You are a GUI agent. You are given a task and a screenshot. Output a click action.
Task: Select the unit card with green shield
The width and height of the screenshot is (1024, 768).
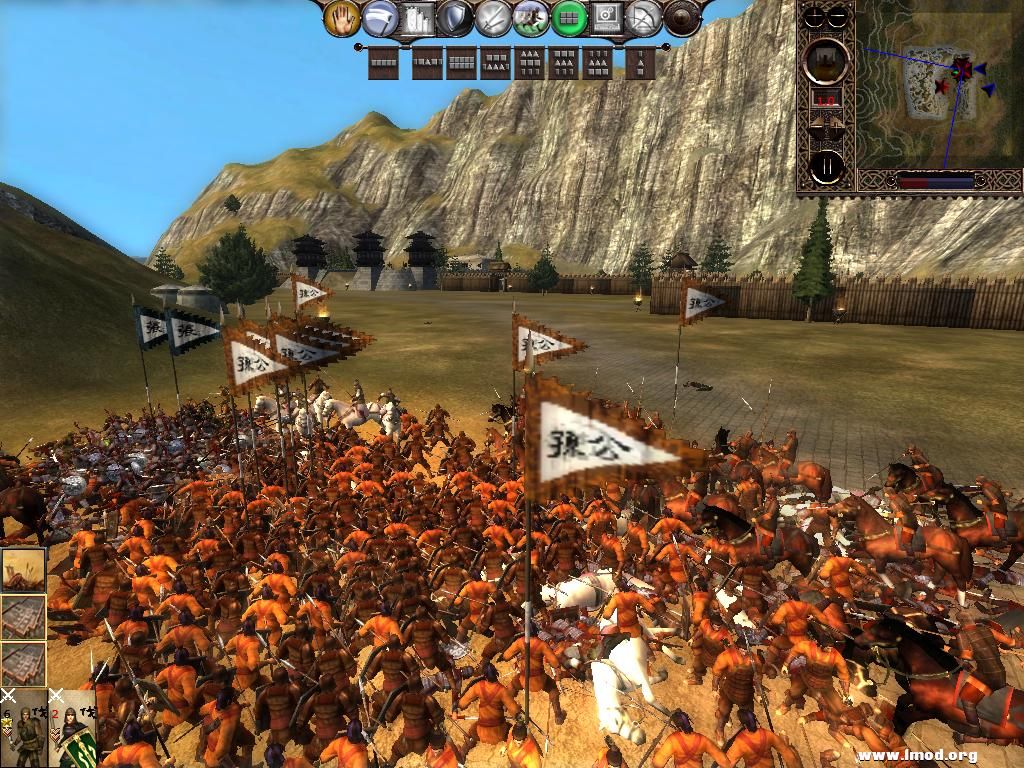[x=72, y=728]
